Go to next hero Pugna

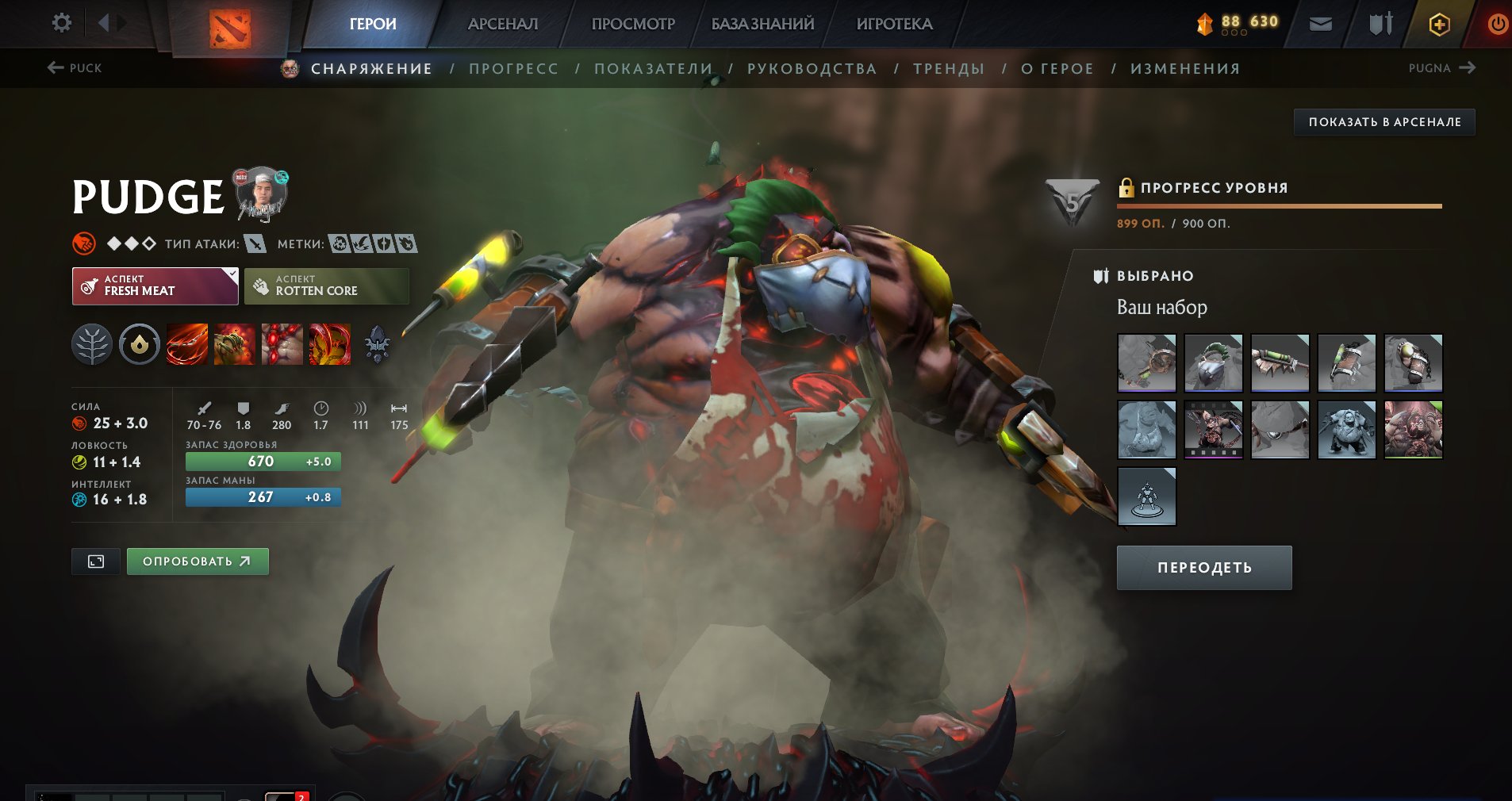(1441, 68)
